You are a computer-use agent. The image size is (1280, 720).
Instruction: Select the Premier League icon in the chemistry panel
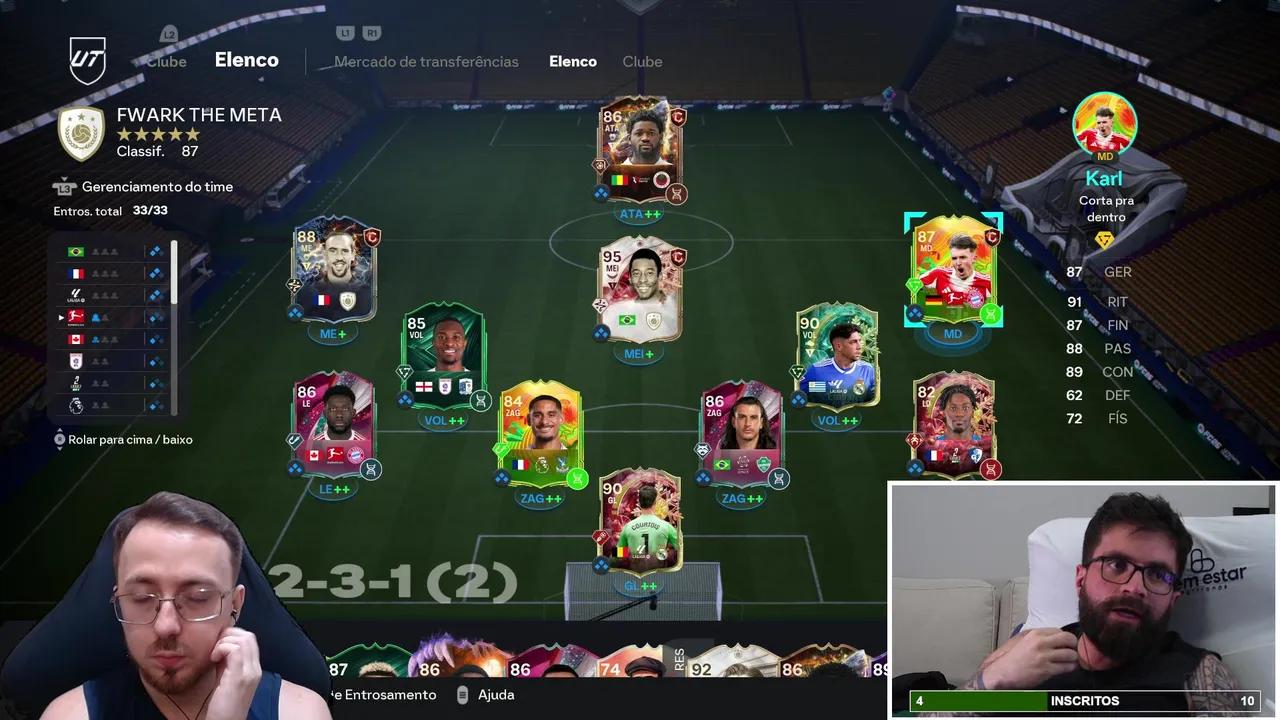pyautogui.click(x=76, y=405)
